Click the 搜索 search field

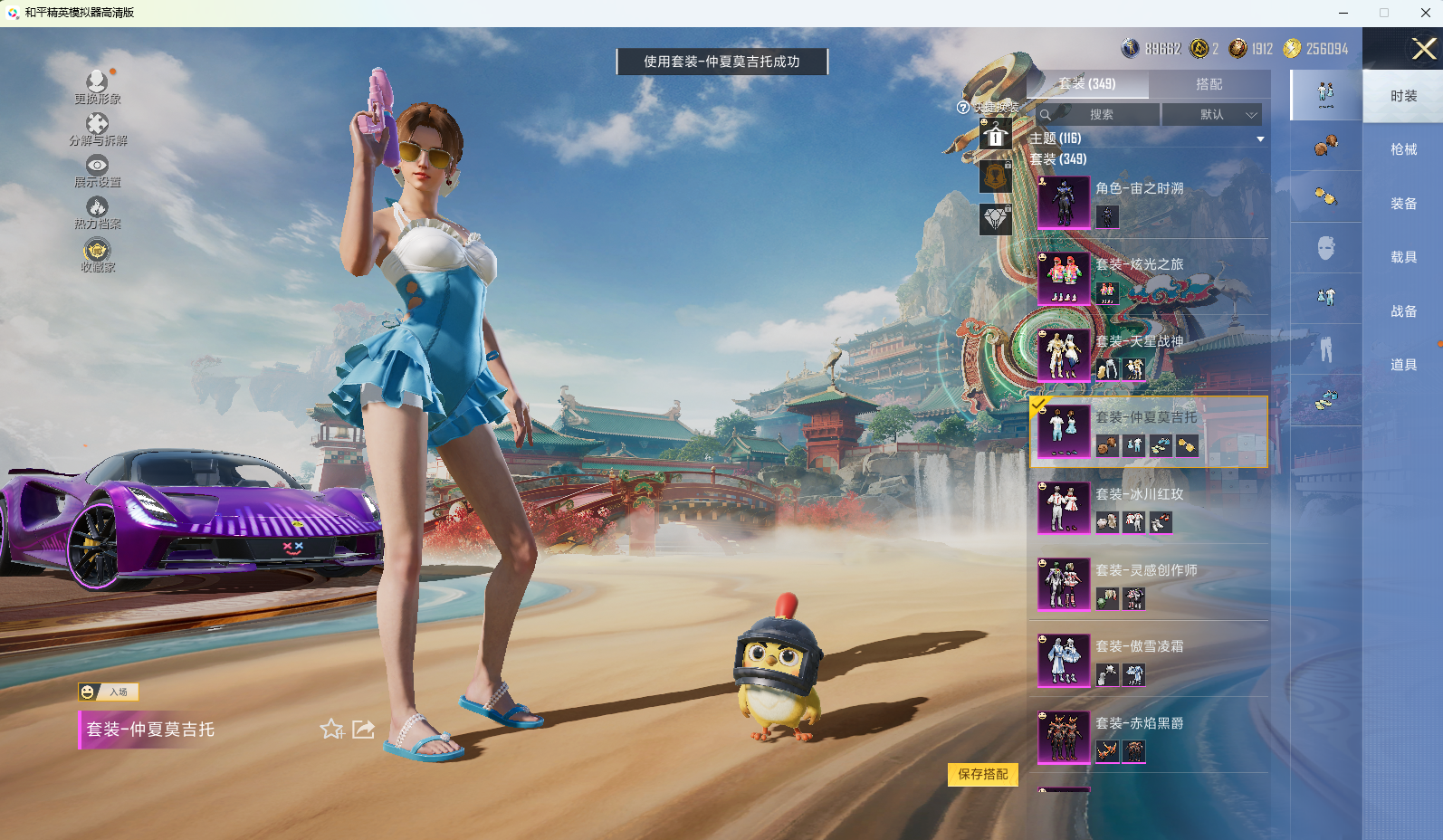[1100, 115]
